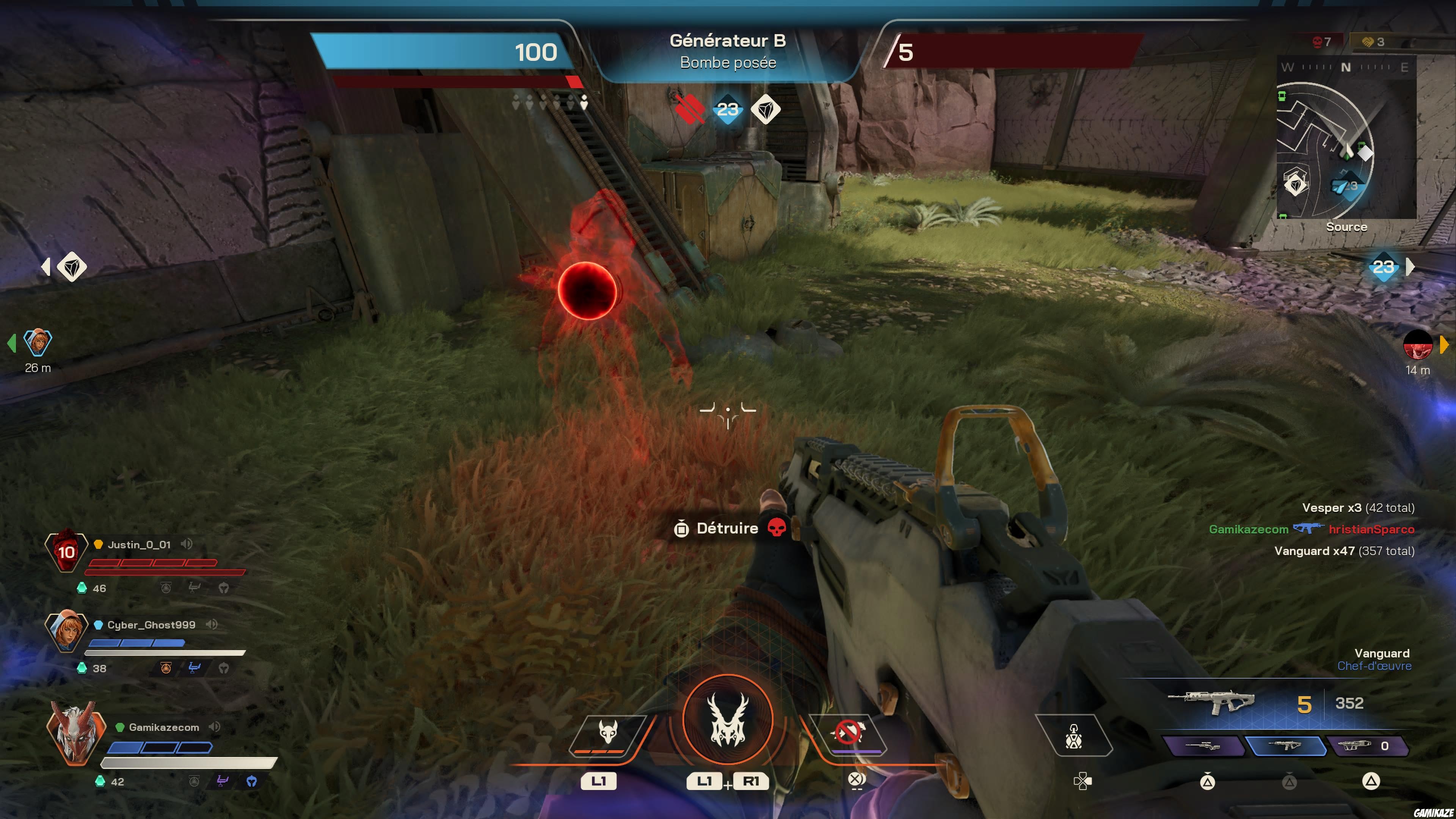
Task: Switch to the highlighted Vanguard rifle slot
Action: (1286, 745)
